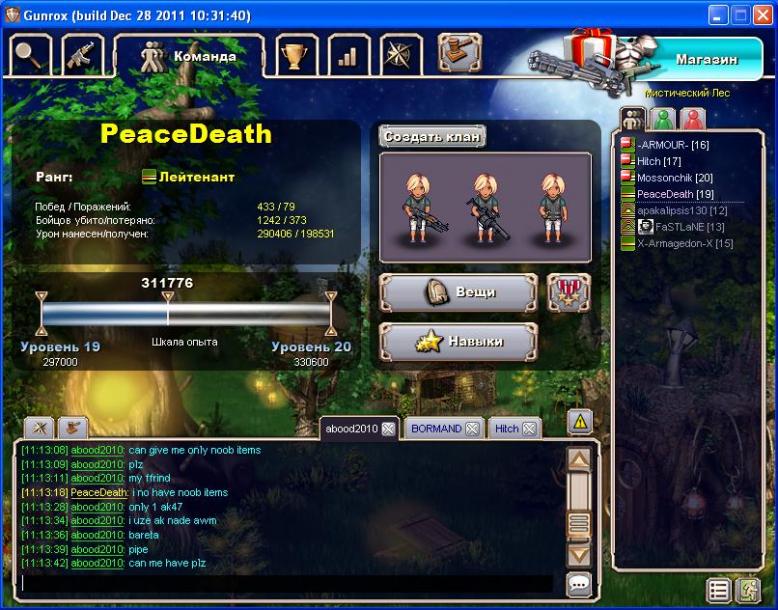Screen dimensions: 778x610
Task: Click the medals icon button
Action: 569,293
